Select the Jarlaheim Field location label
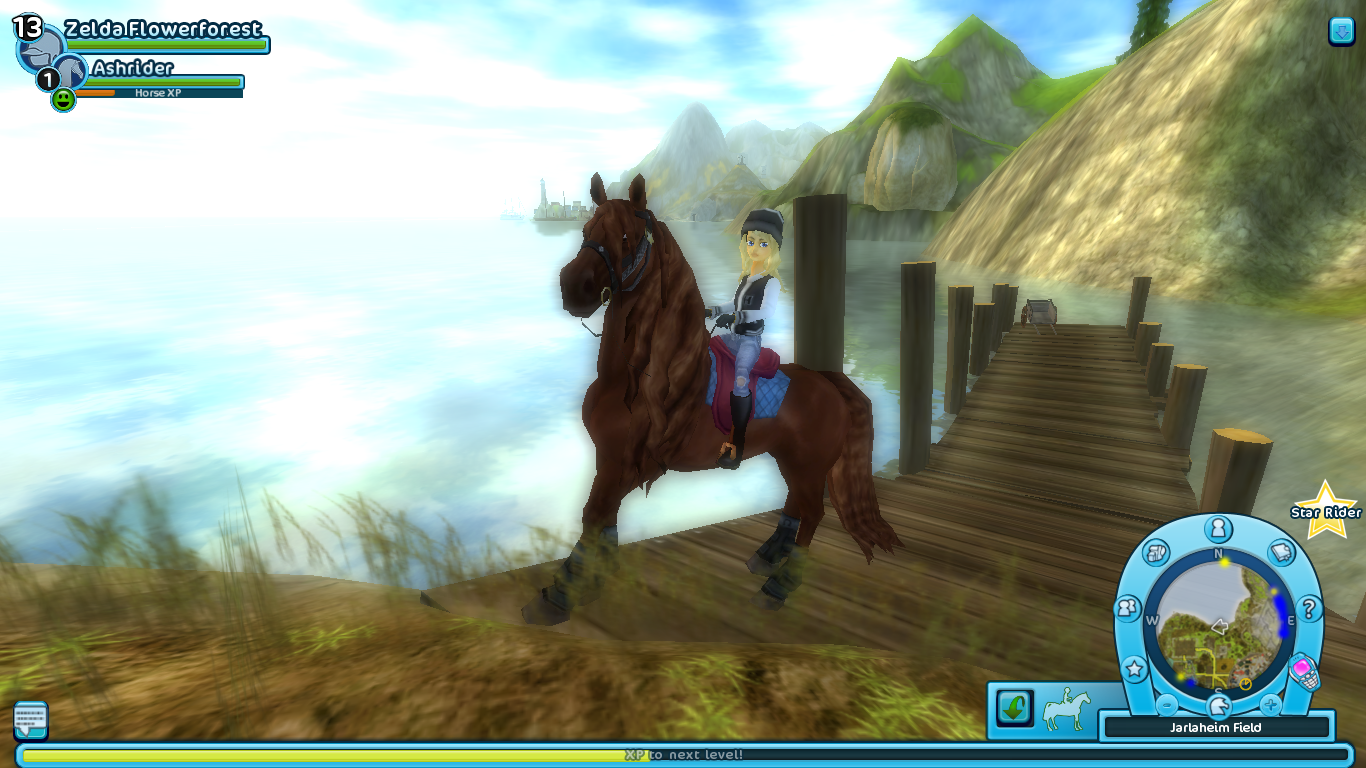Screen dimensions: 1366x768 1216,727
